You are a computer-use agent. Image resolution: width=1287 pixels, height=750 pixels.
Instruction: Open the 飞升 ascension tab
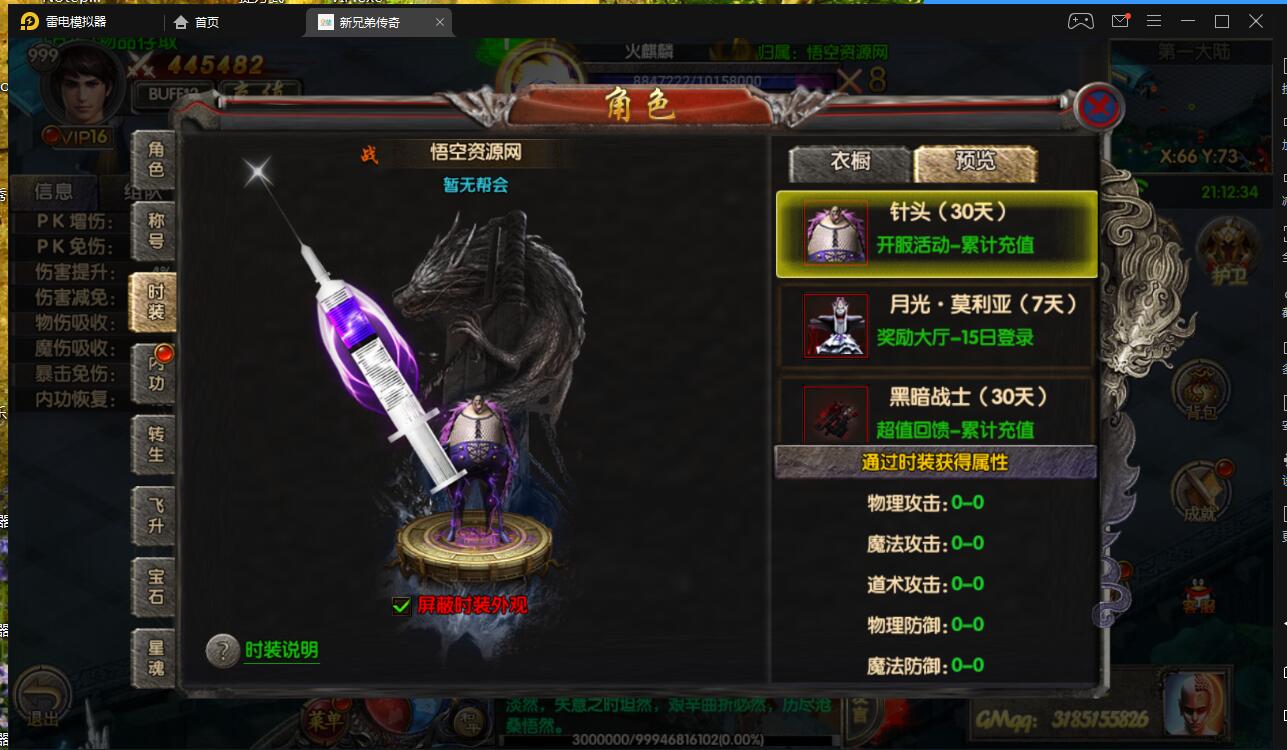point(155,516)
